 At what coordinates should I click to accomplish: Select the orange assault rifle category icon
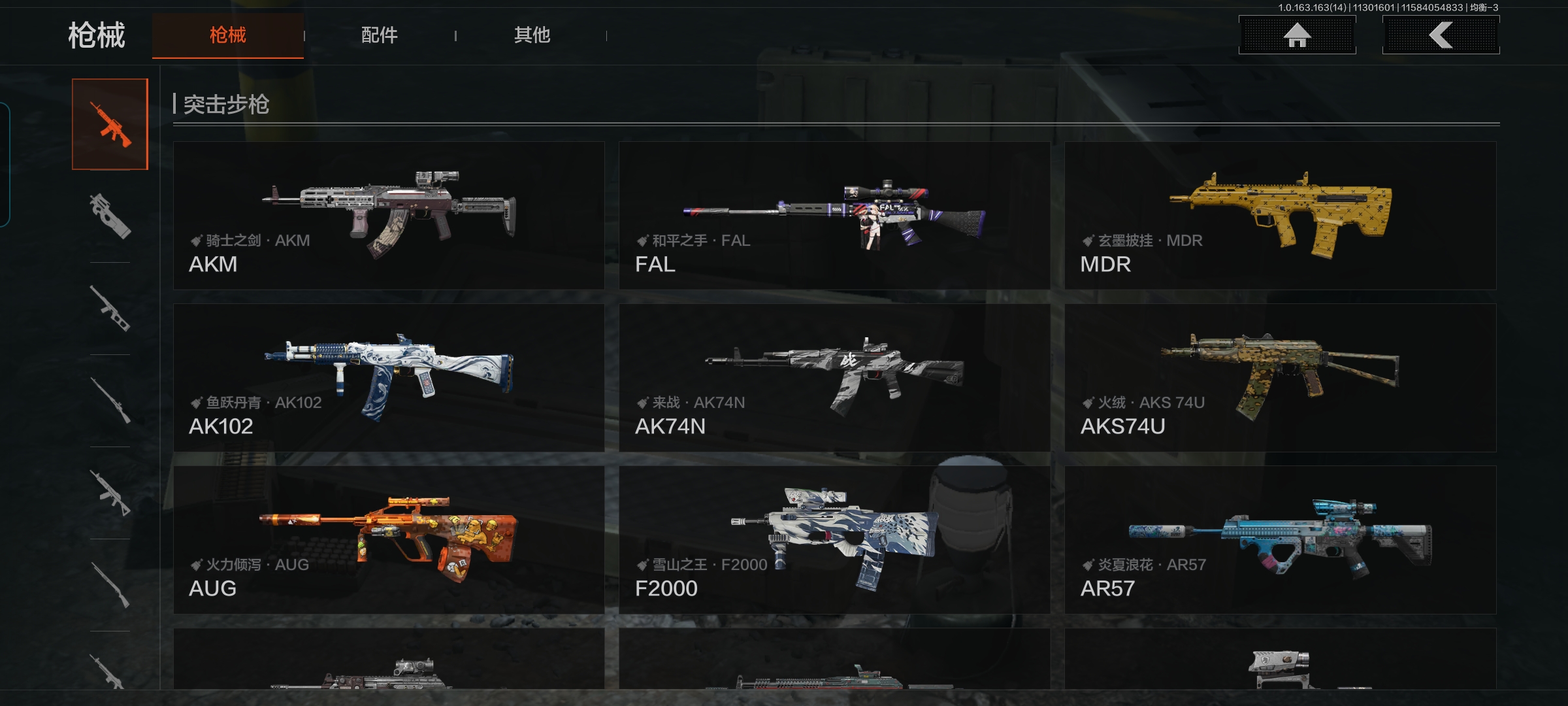tap(110, 124)
